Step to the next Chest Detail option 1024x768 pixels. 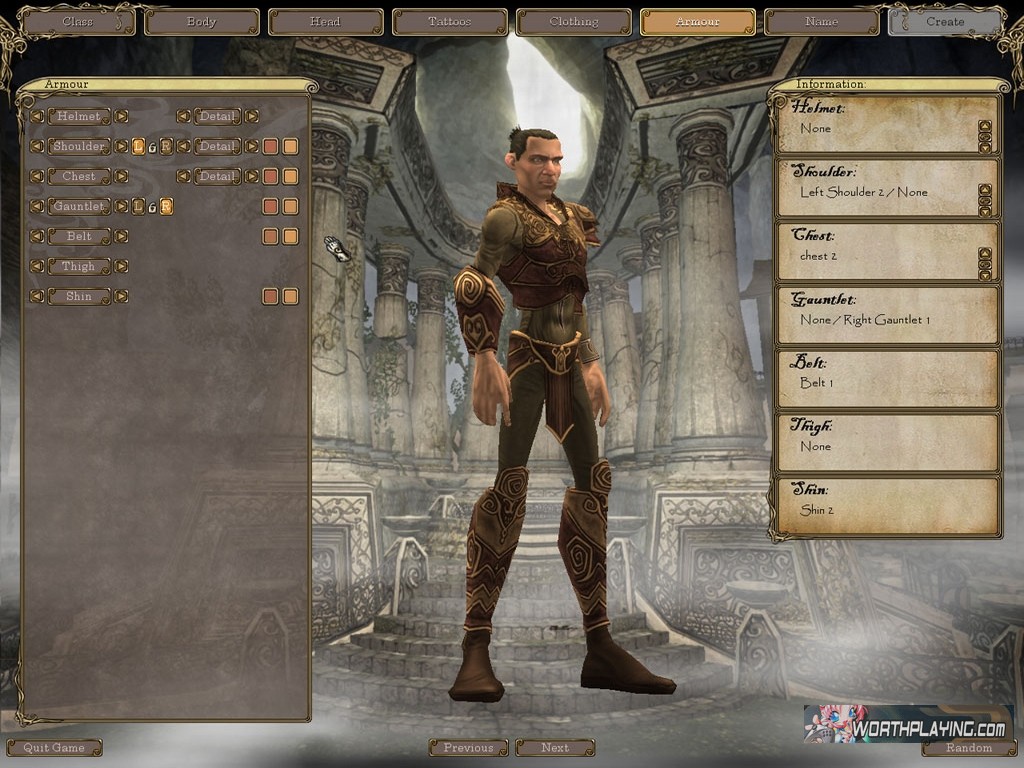251,176
